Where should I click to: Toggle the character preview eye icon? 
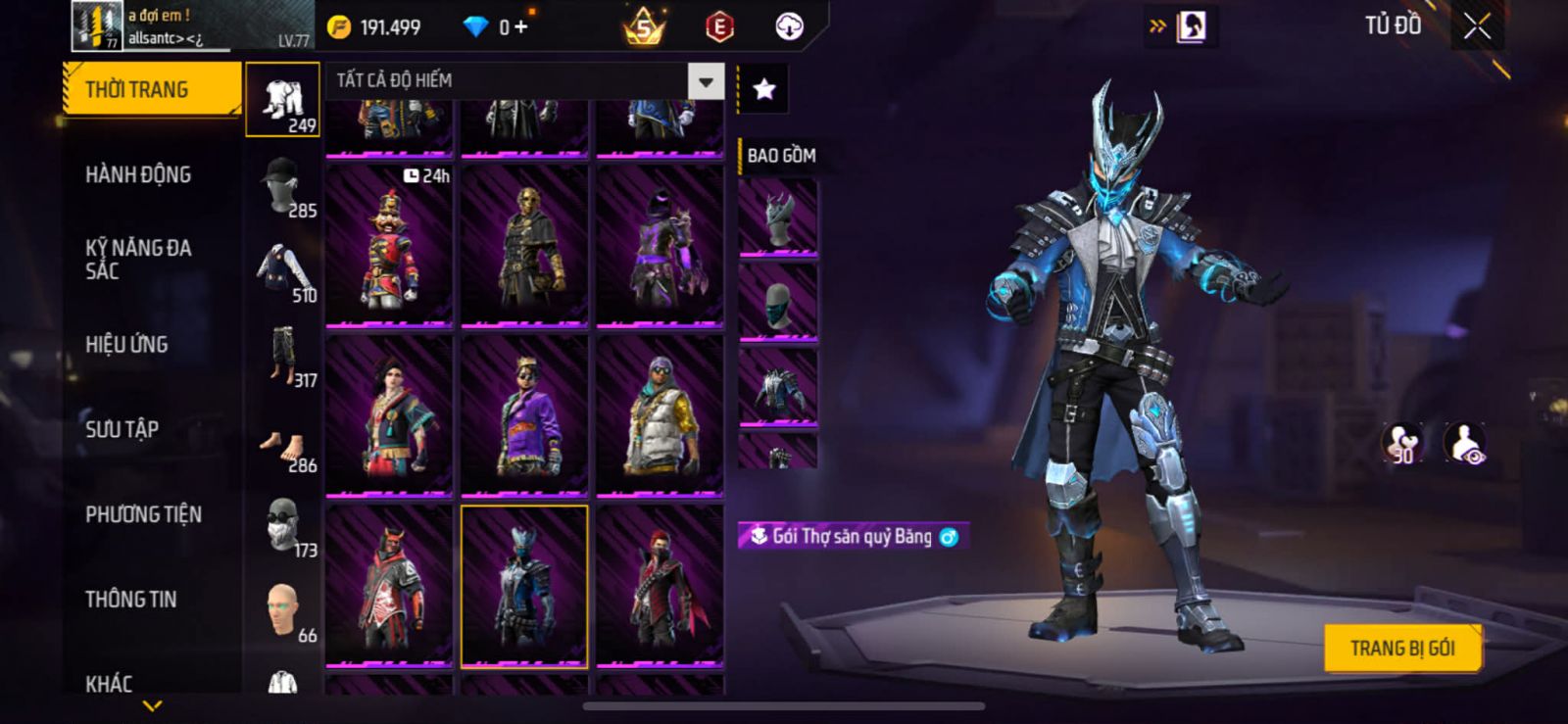1465,444
